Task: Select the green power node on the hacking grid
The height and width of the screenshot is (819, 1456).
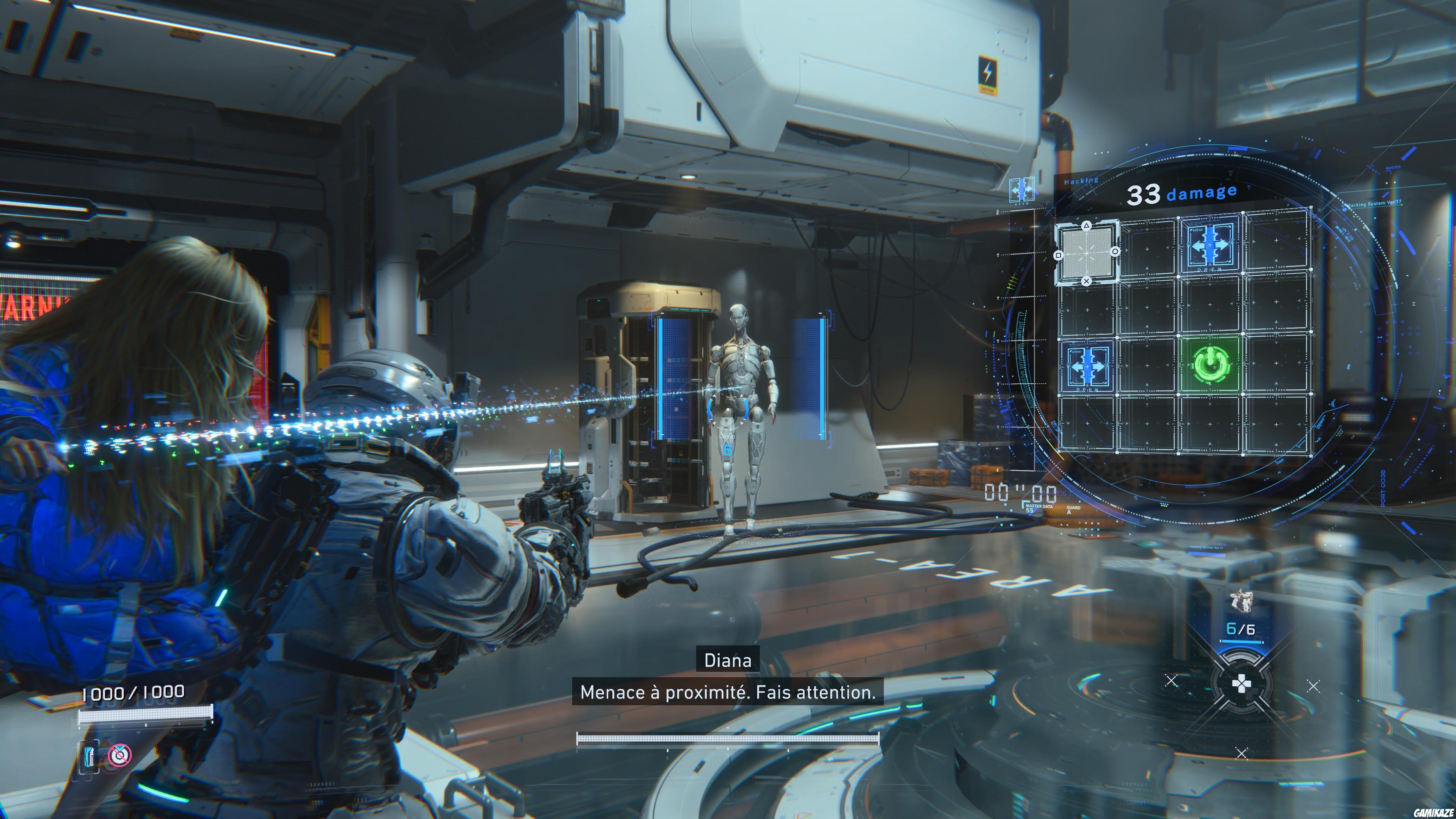Action: pyautogui.click(x=1210, y=364)
